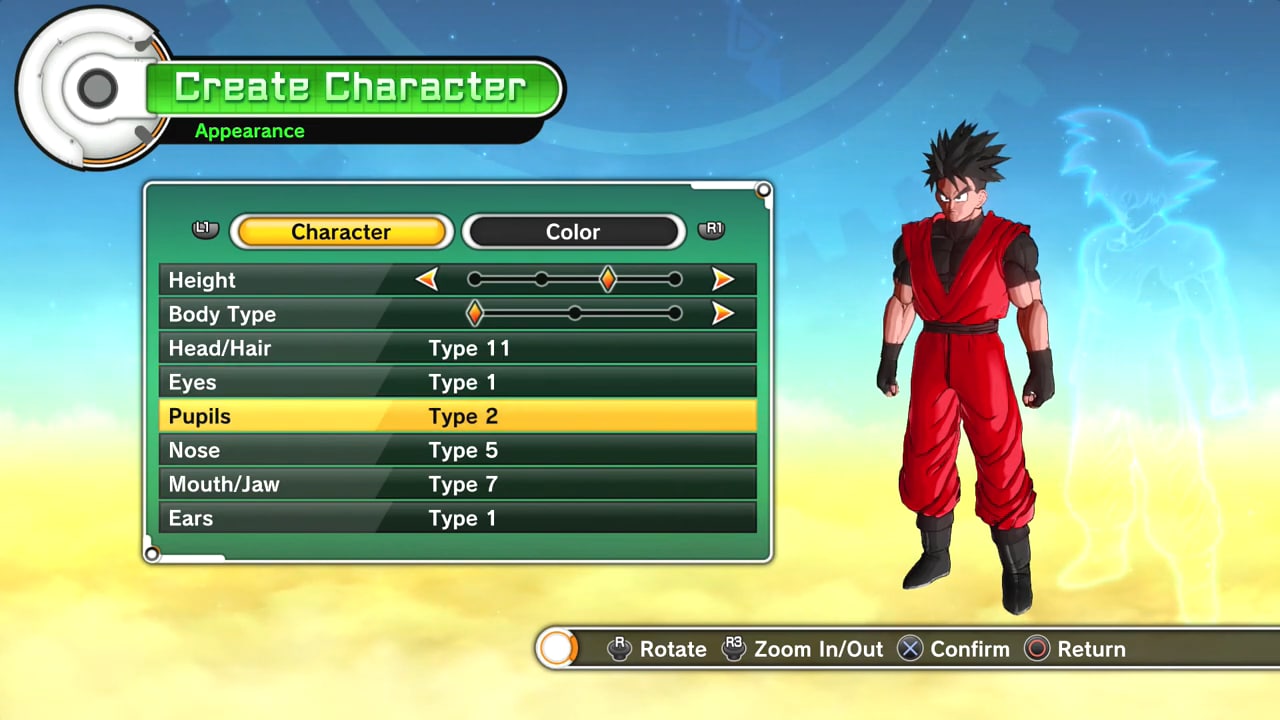This screenshot has height=720, width=1280.
Task: Increase Height with the right arrow
Action: click(723, 280)
